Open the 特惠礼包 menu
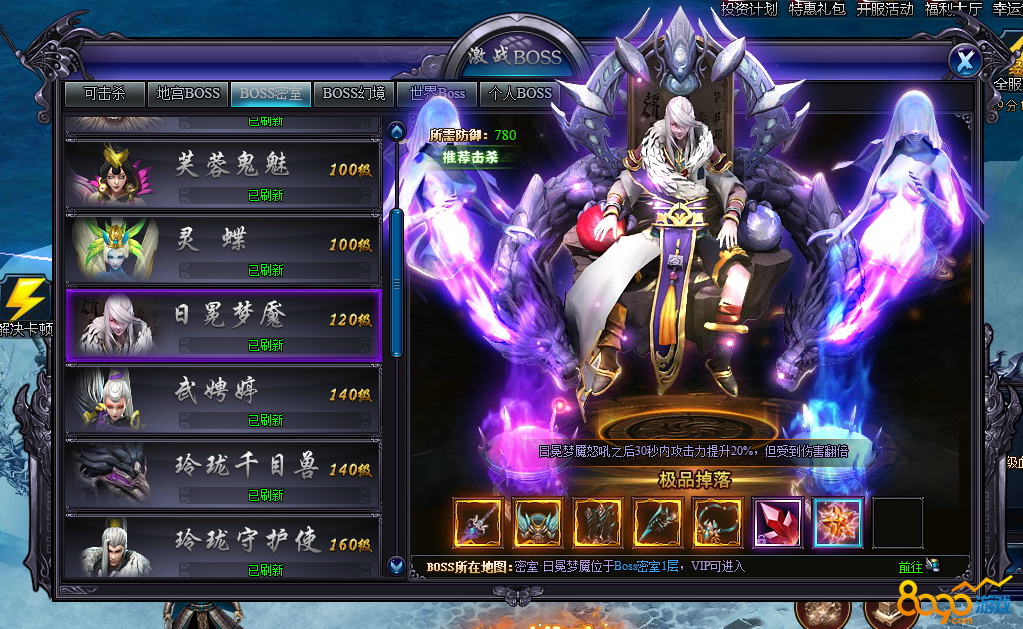 click(816, 9)
